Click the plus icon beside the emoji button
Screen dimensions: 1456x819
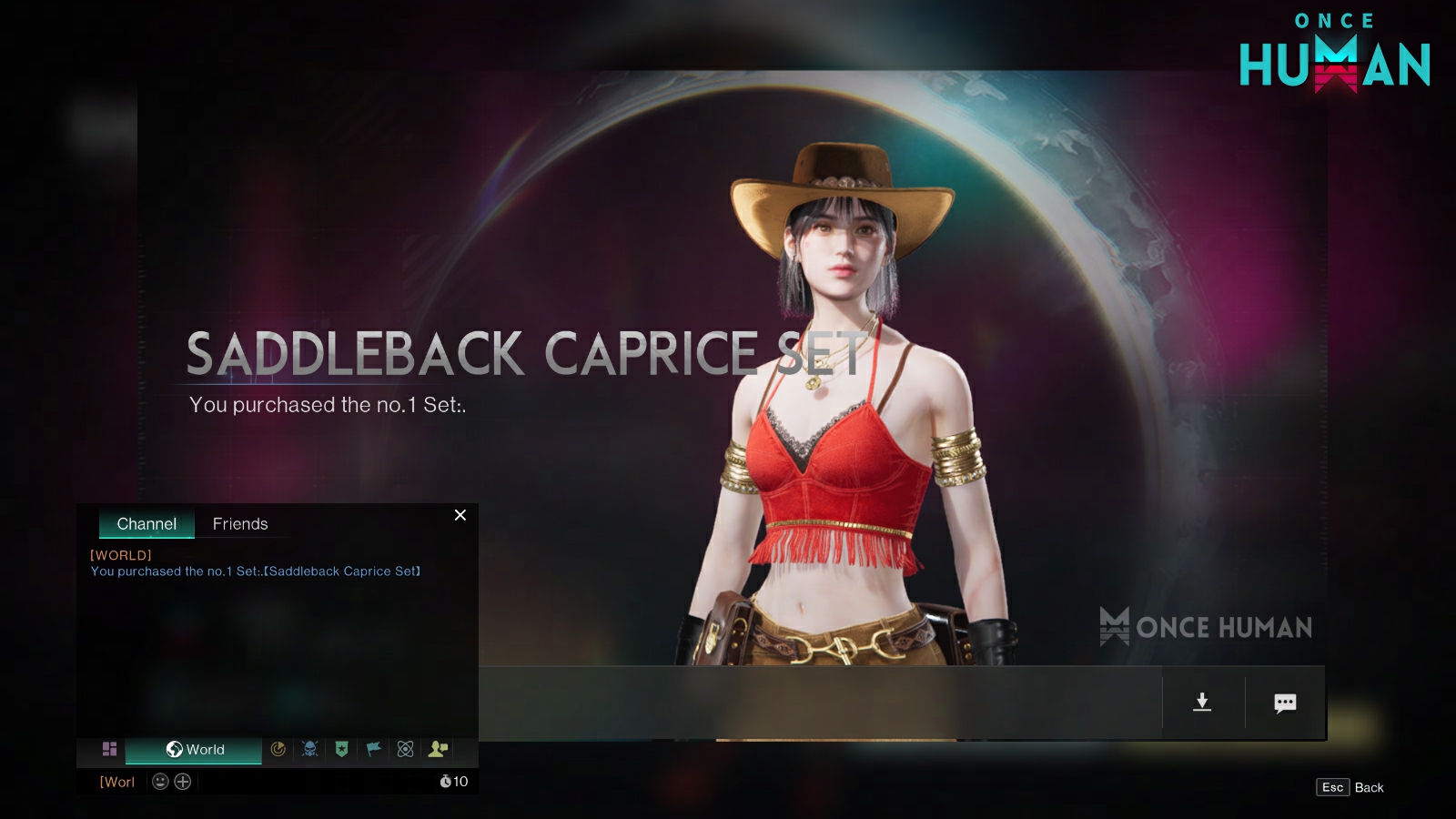(x=183, y=782)
